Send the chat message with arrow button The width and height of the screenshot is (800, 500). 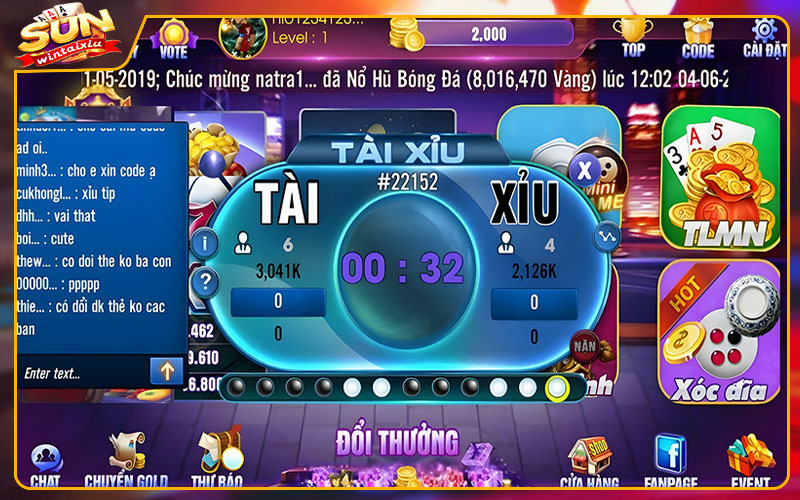click(x=165, y=372)
